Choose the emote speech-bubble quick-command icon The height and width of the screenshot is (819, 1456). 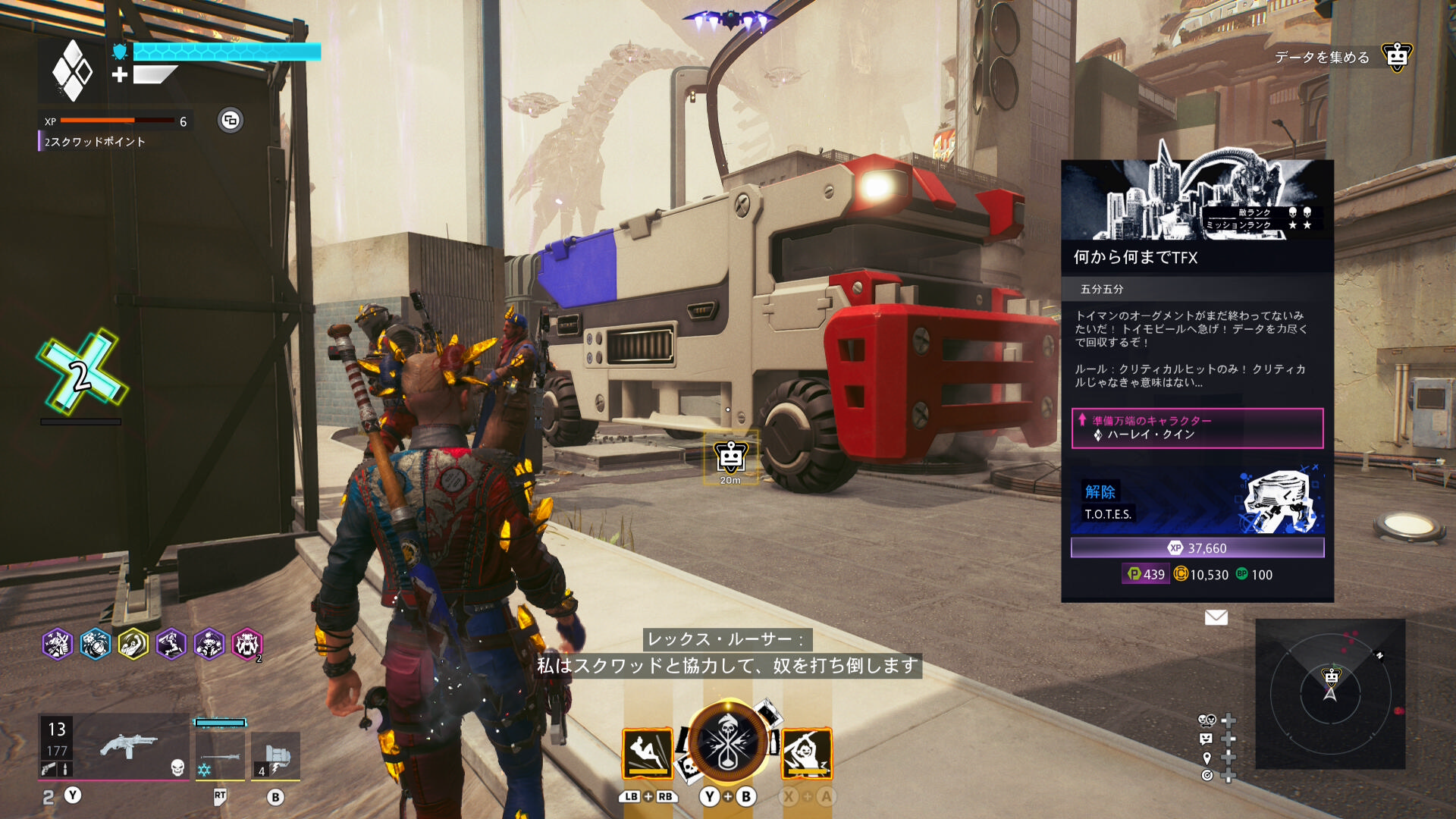coord(1207,739)
